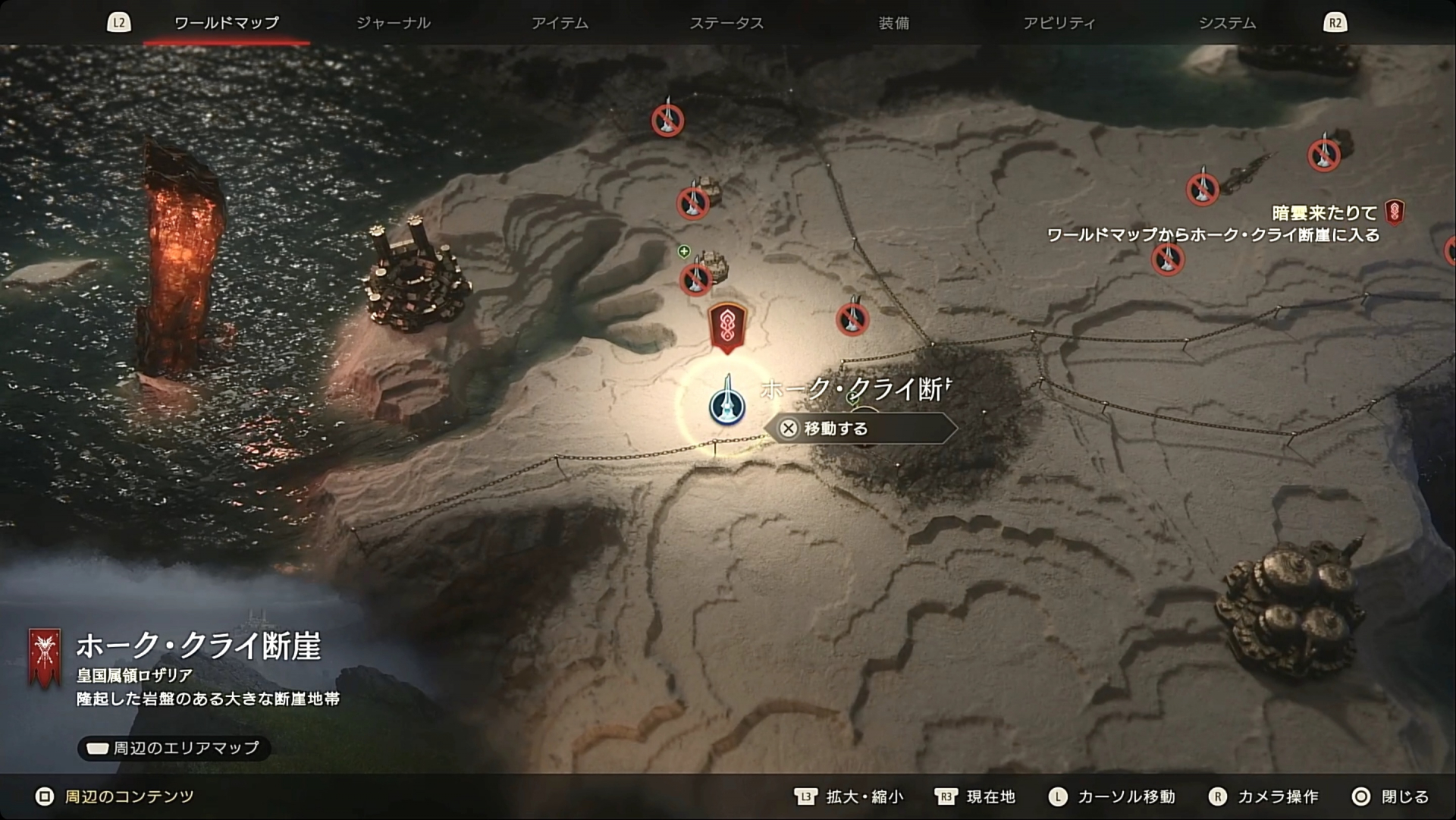This screenshot has height=820, width=1456.
Task: Select the green plus side quest marker
Action: click(x=684, y=251)
